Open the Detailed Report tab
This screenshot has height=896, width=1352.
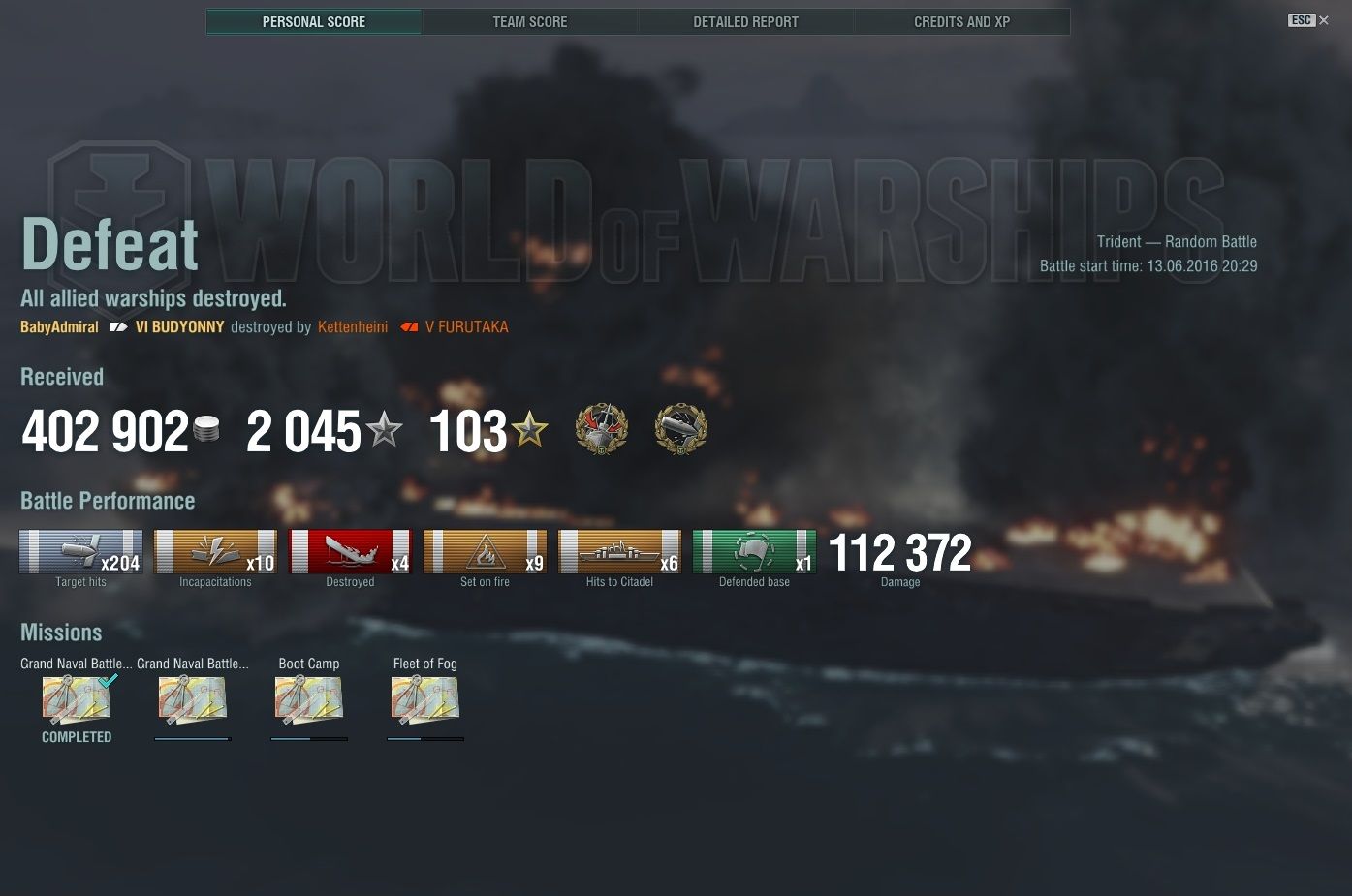(745, 21)
